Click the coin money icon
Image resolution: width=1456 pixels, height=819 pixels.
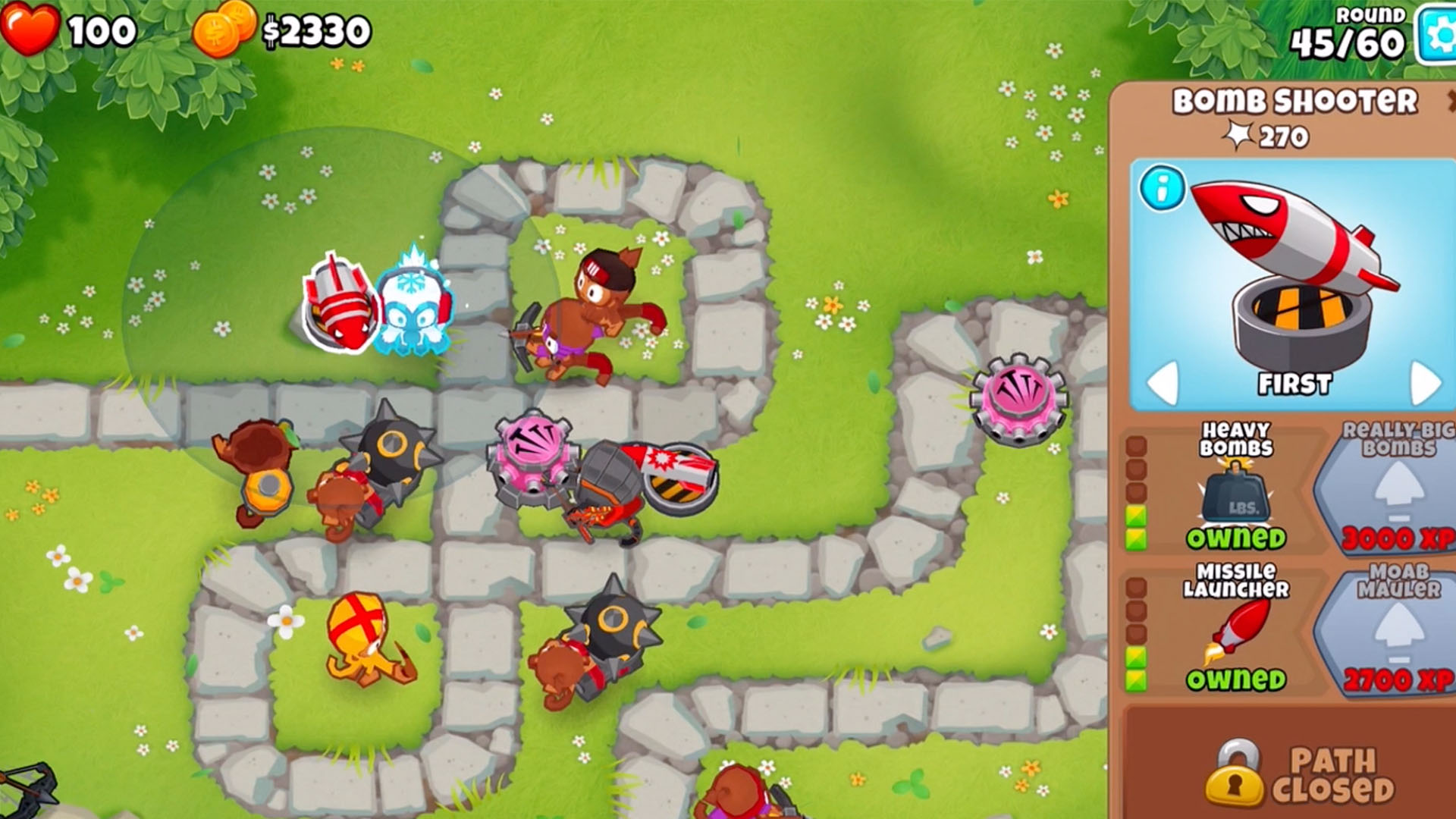pos(225,29)
